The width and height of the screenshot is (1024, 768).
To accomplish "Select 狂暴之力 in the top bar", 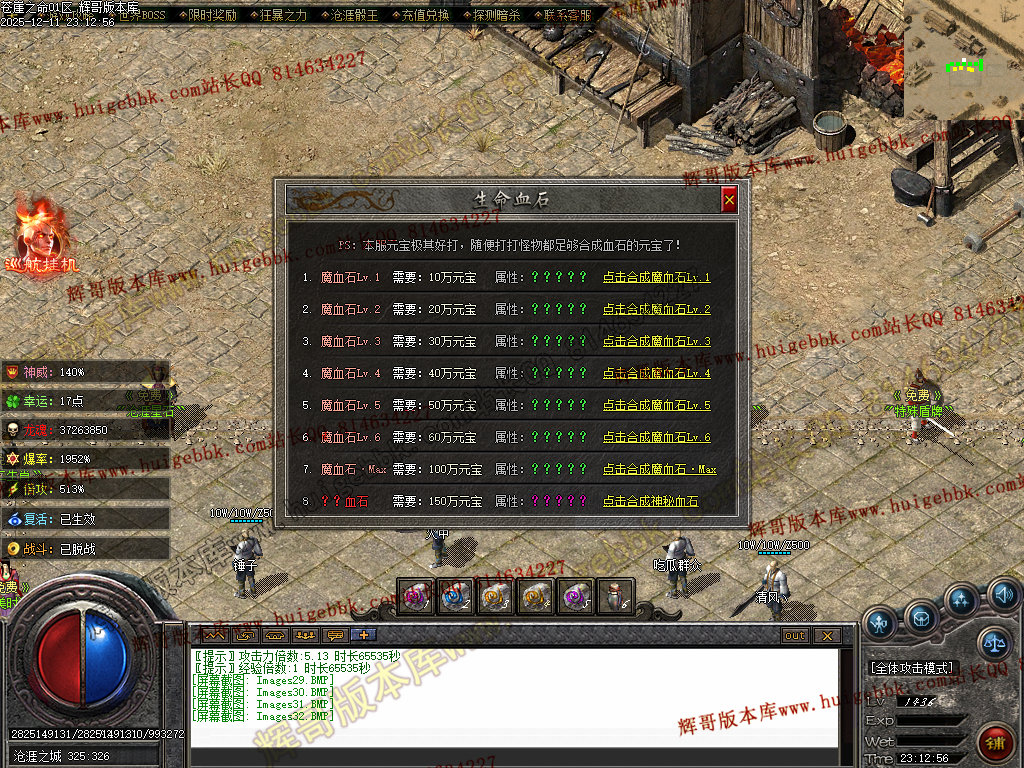I will 283,15.
